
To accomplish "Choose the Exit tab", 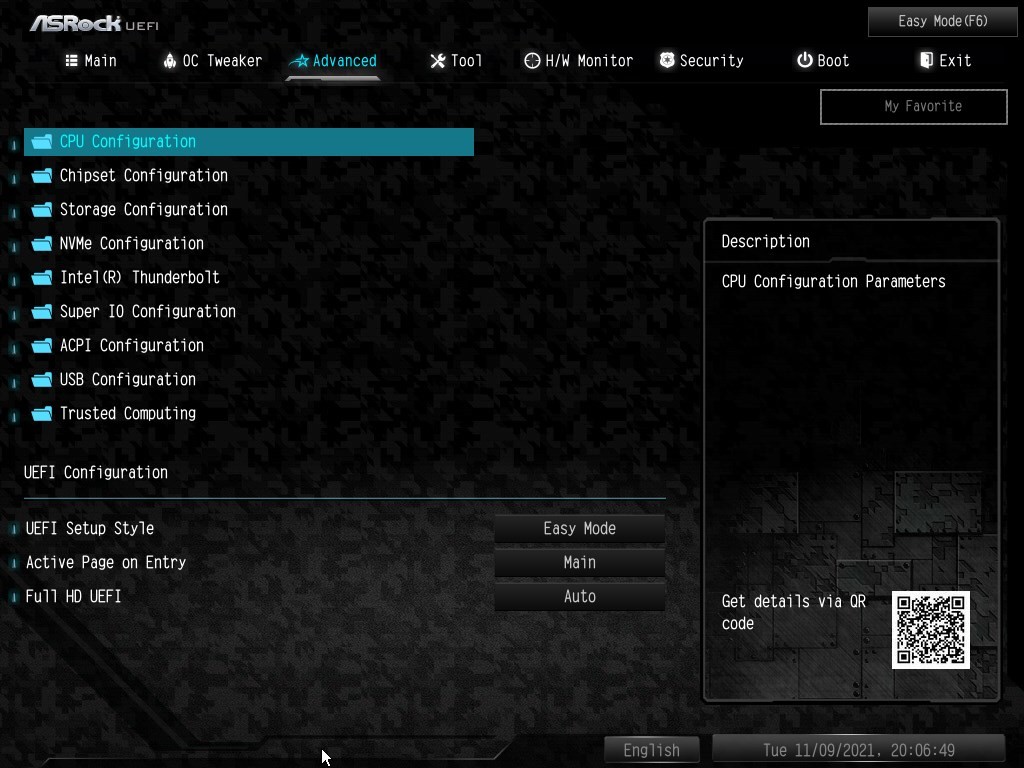I will (x=945, y=61).
